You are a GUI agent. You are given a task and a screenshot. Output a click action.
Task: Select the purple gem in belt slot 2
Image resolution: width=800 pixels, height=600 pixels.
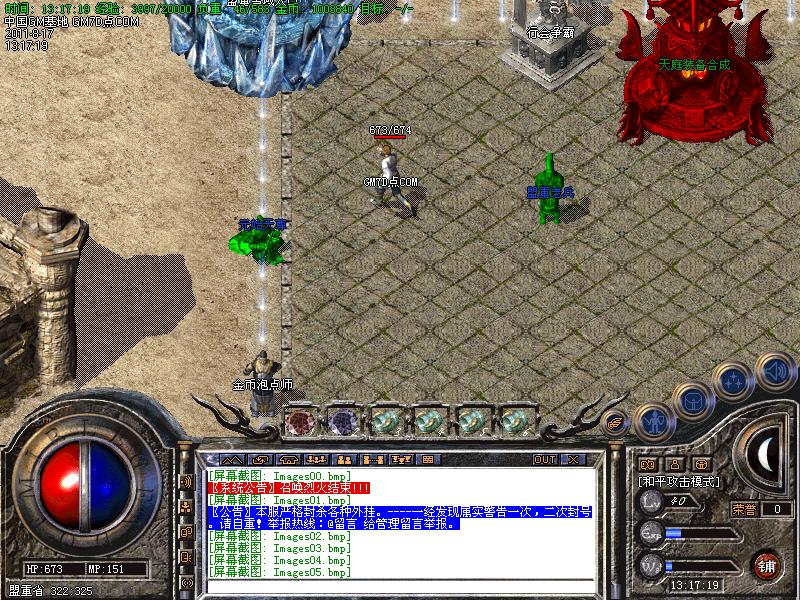343,421
